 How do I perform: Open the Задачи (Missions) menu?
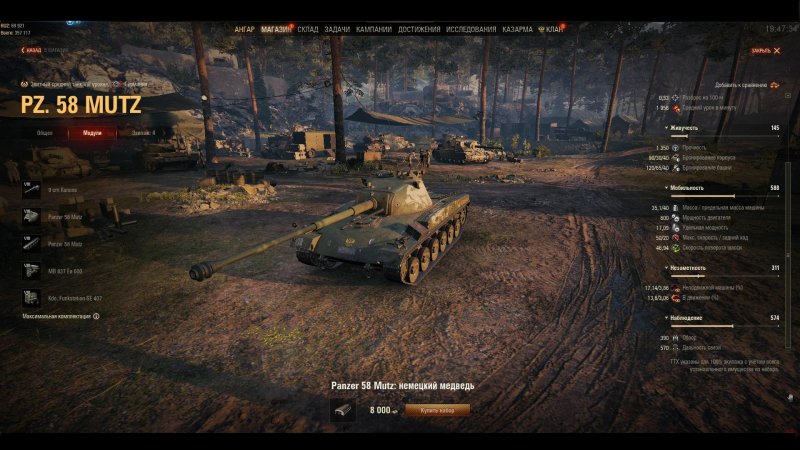(x=337, y=29)
